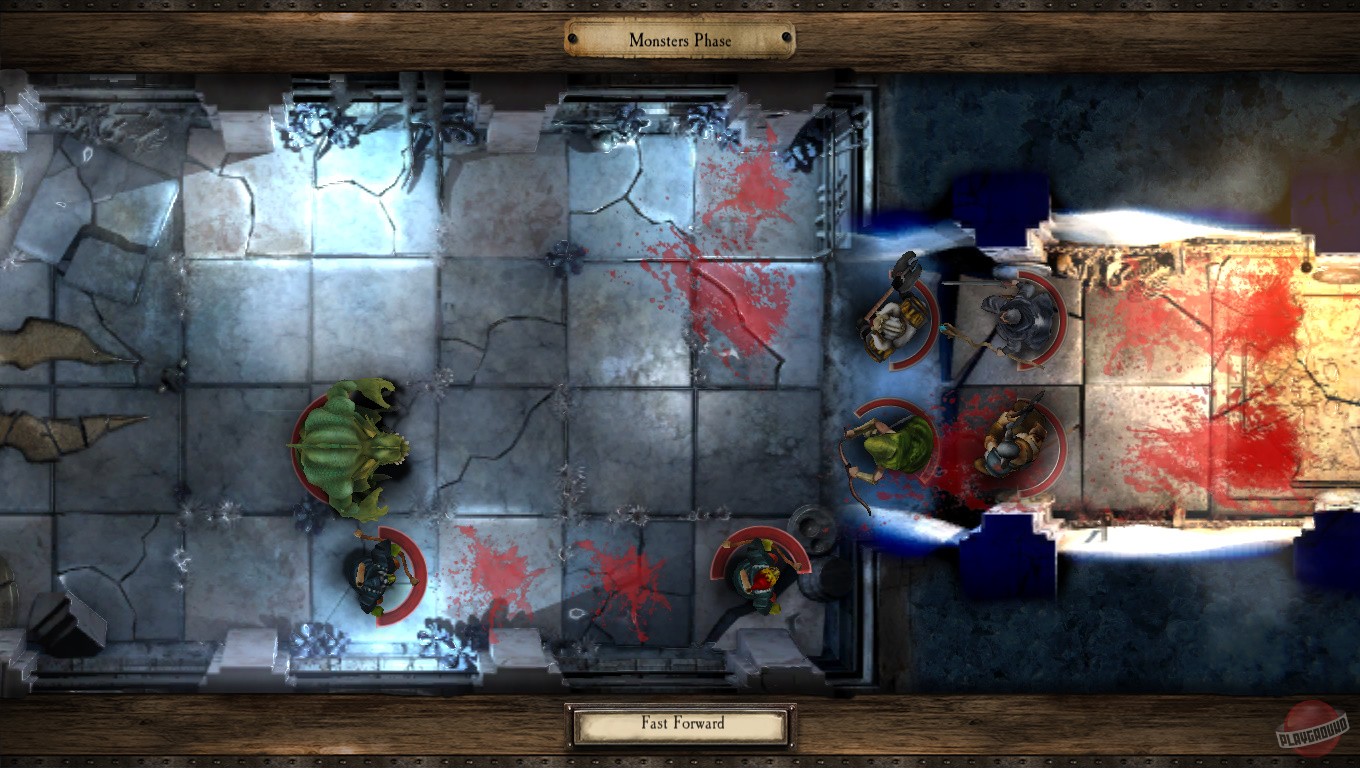Switch to the Monsters Phase header tab
Viewport: 1360px width, 768px height.
(x=680, y=40)
